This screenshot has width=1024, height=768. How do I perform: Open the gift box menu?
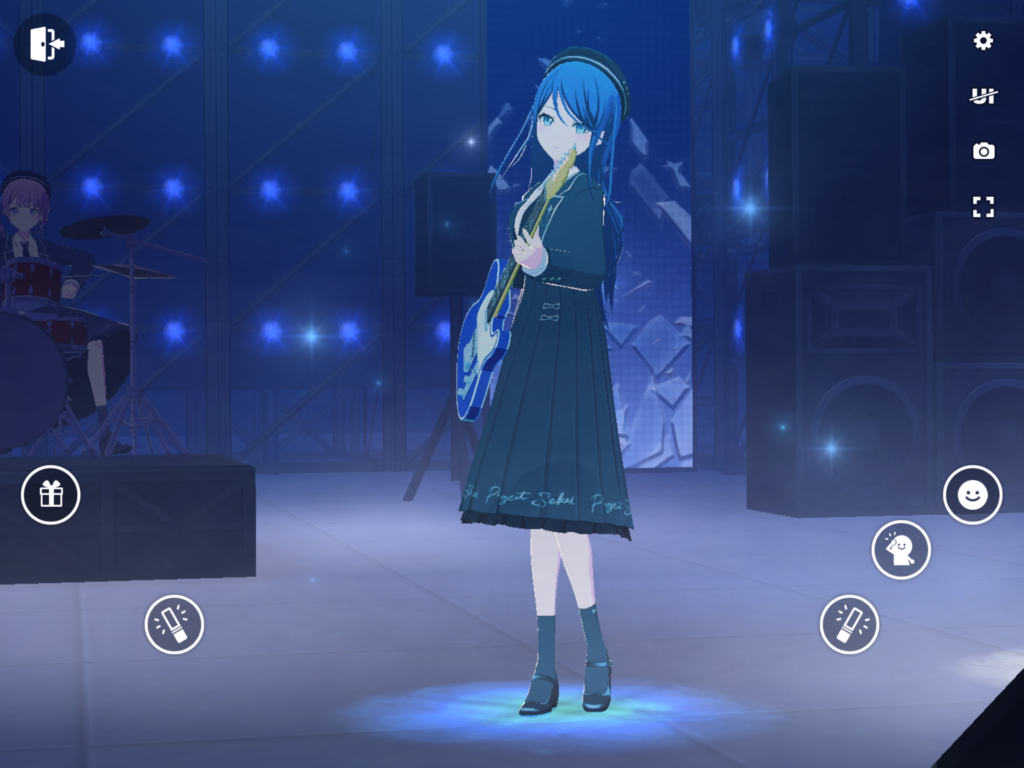(51, 494)
